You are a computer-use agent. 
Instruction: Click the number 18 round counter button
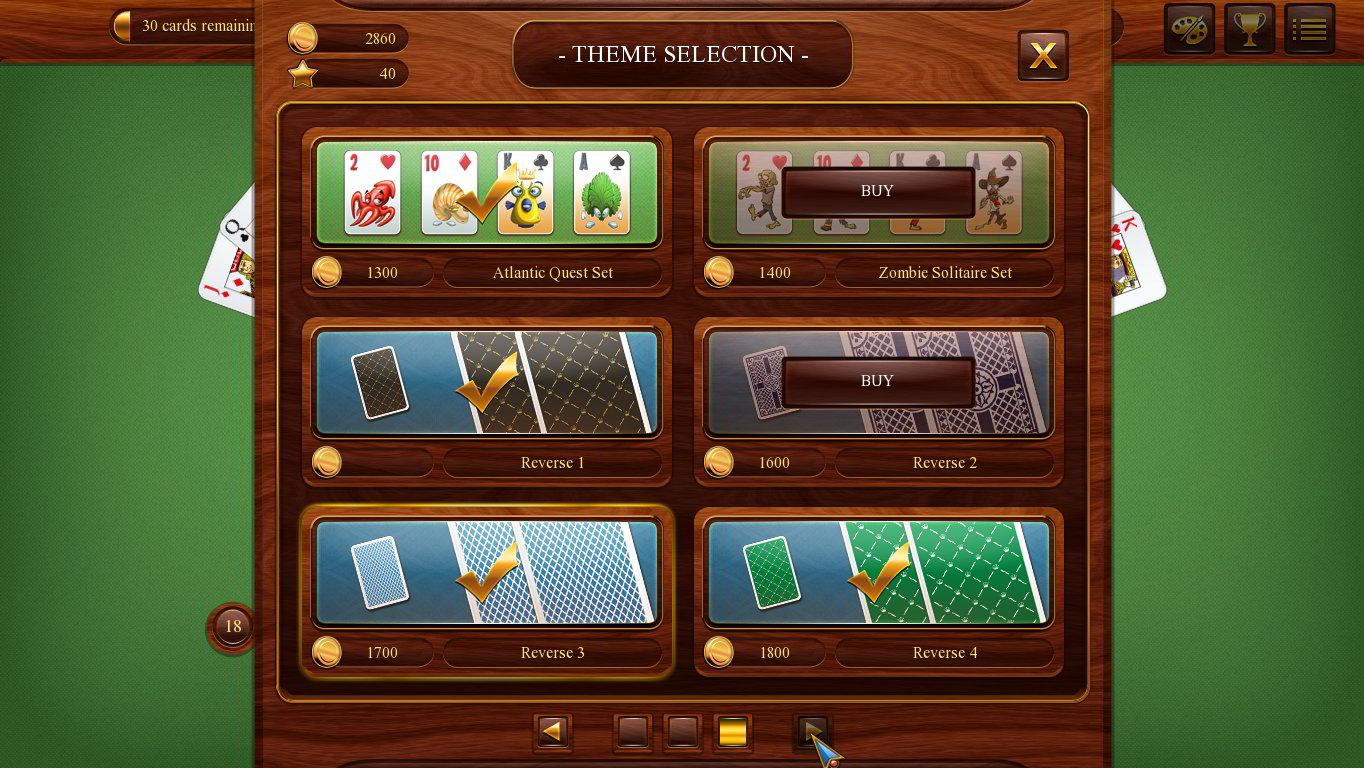point(233,626)
